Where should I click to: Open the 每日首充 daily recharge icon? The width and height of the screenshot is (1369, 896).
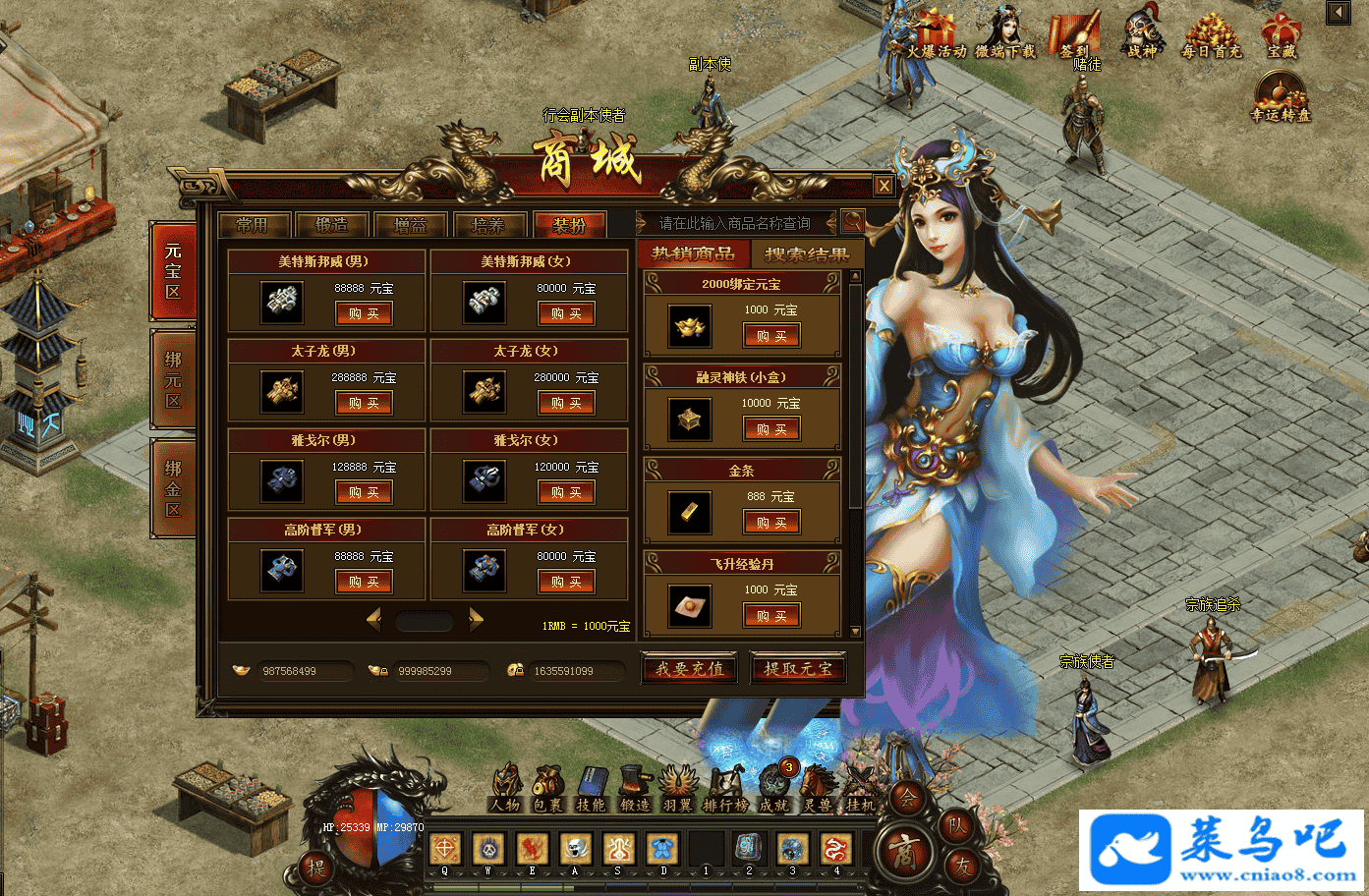tap(1211, 37)
